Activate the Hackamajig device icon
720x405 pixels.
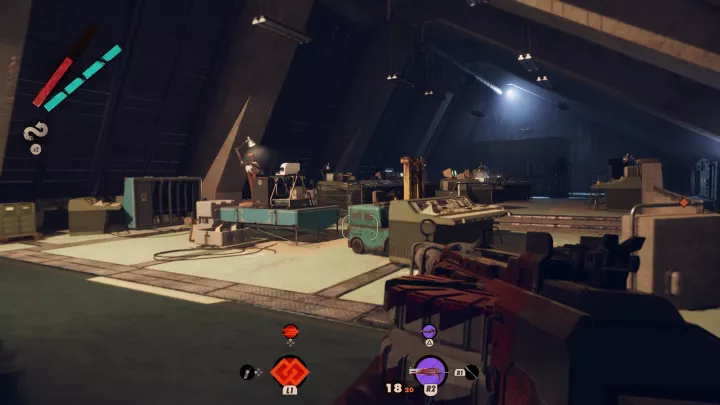click(x=247, y=372)
